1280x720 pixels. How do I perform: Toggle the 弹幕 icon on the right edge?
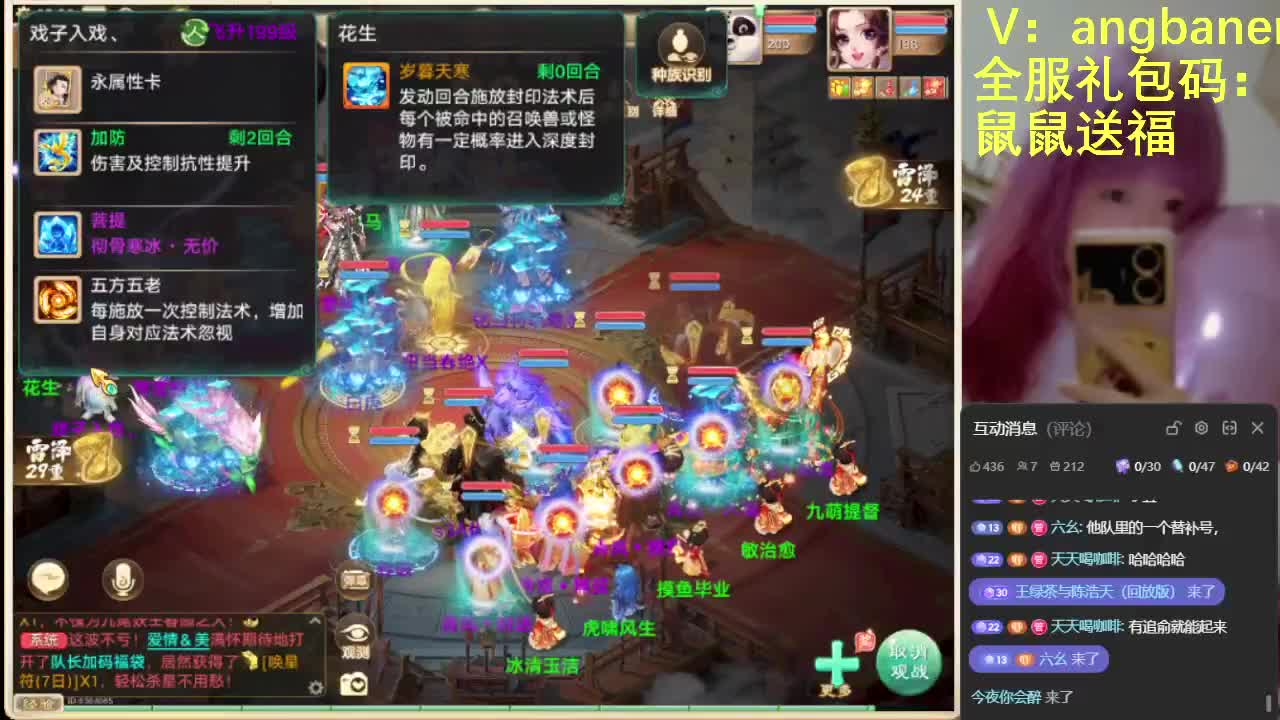(x=354, y=580)
